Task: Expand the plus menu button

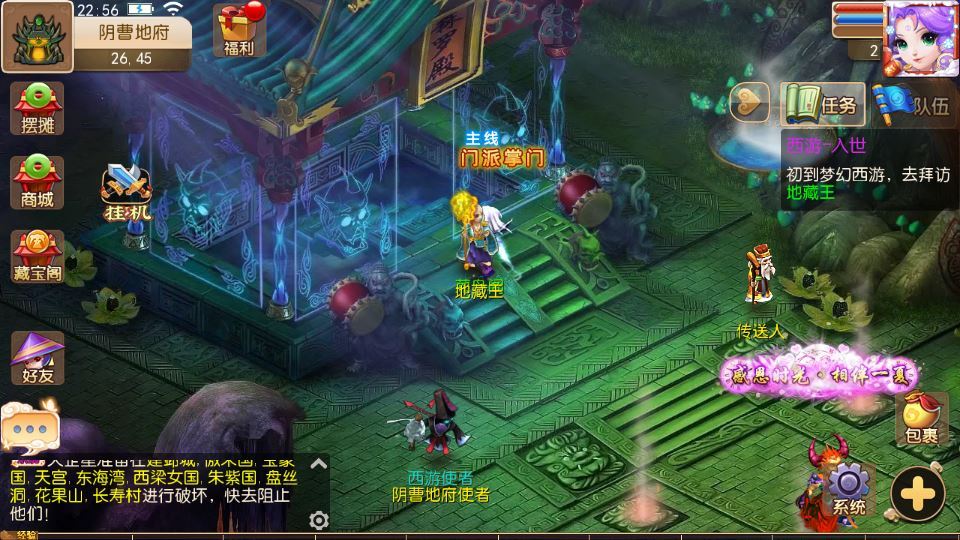Action: click(917, 493)
